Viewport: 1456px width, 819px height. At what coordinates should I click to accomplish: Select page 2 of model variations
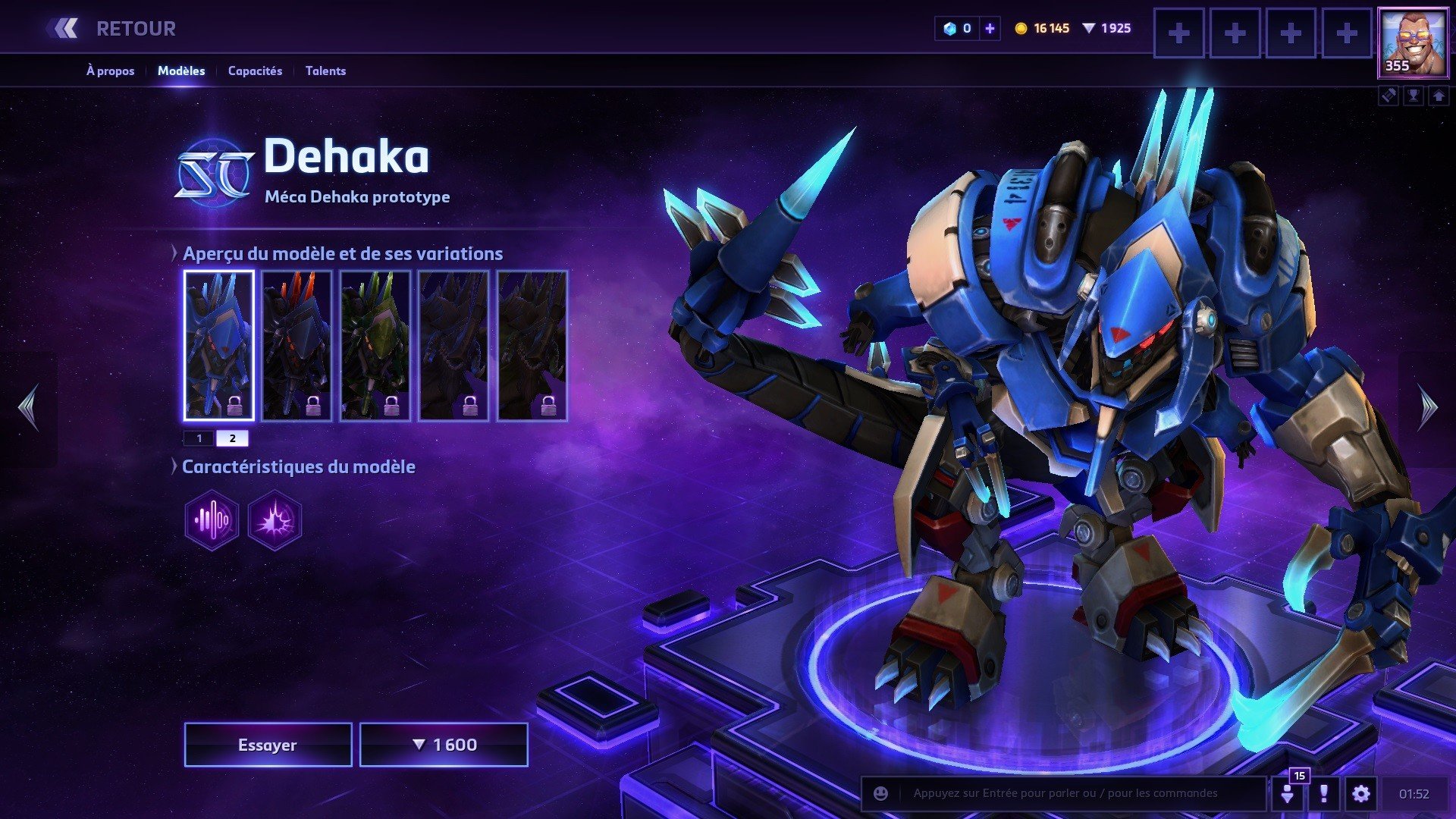(233, 438)
